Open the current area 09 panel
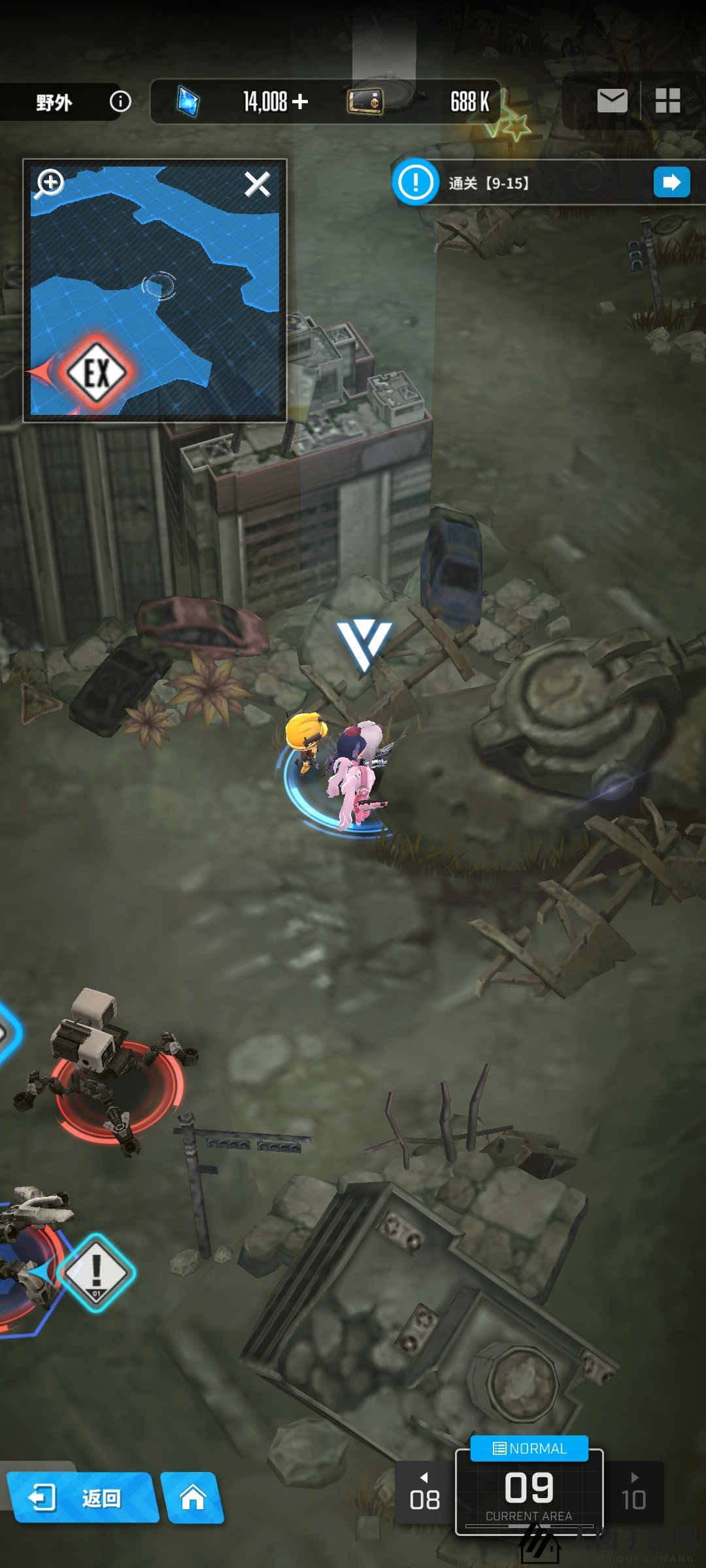This screenshot has height=1568, width=706. click(x=529, y=1493)
